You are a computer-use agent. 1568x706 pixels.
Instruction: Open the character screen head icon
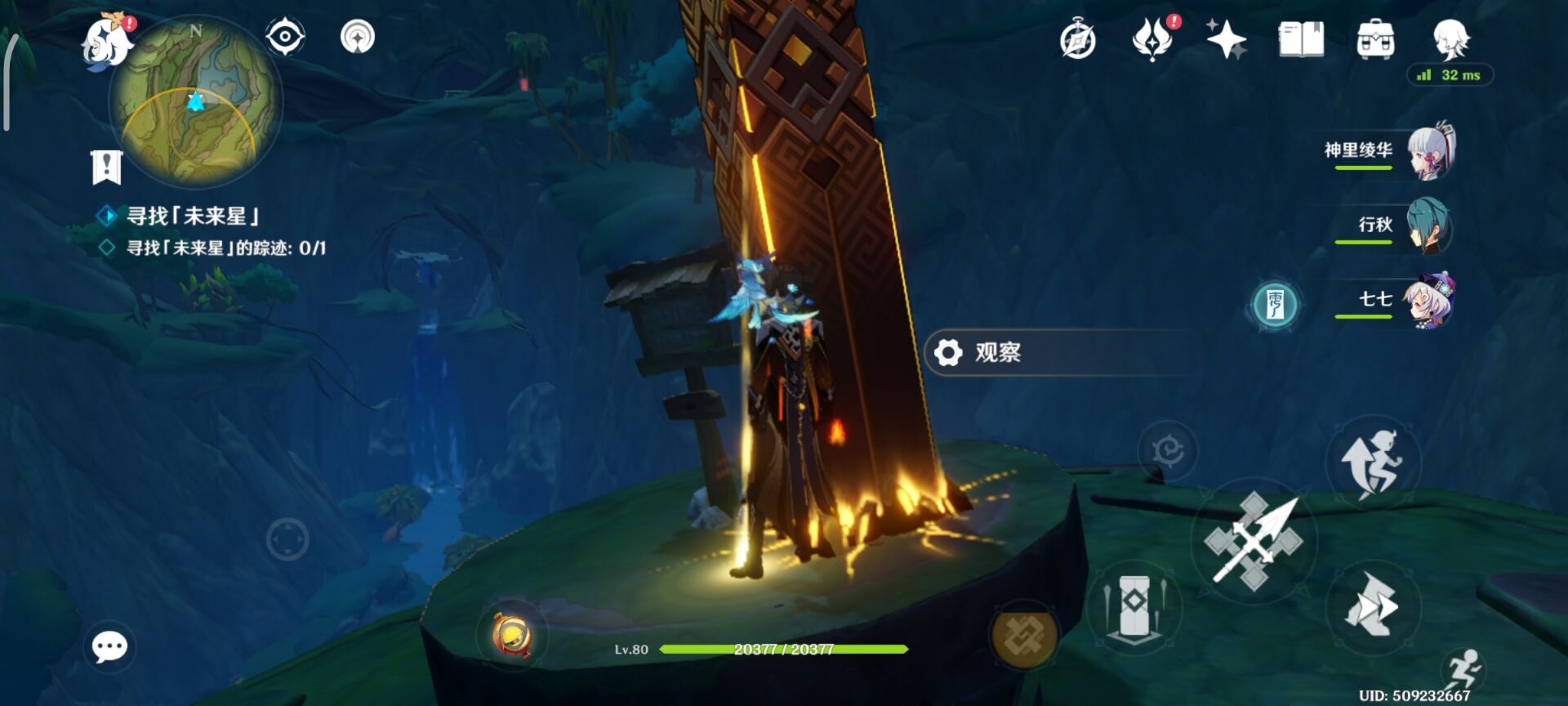click(1451, 38)
